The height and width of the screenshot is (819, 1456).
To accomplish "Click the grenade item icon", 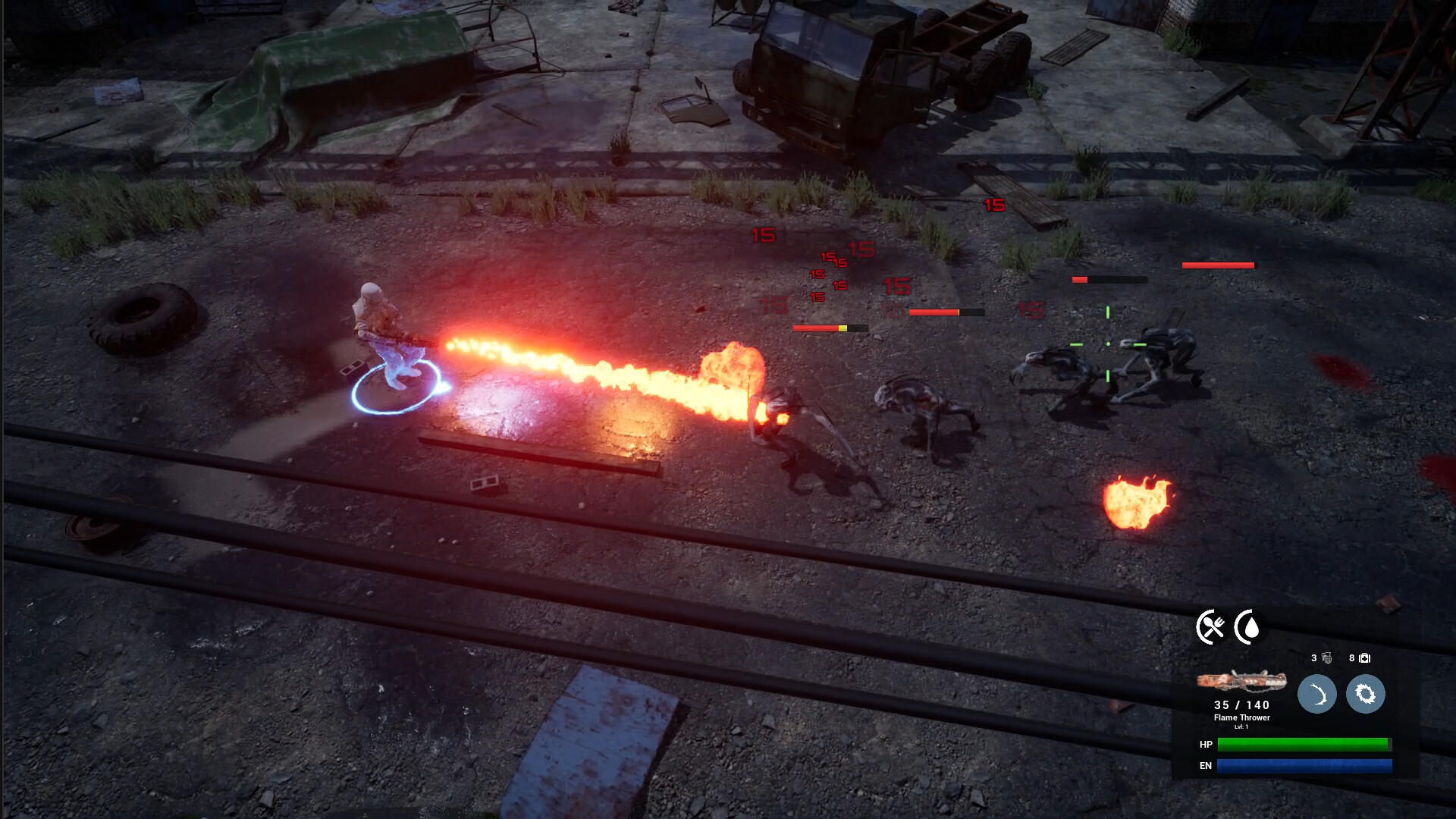I will coord(1327,658).
